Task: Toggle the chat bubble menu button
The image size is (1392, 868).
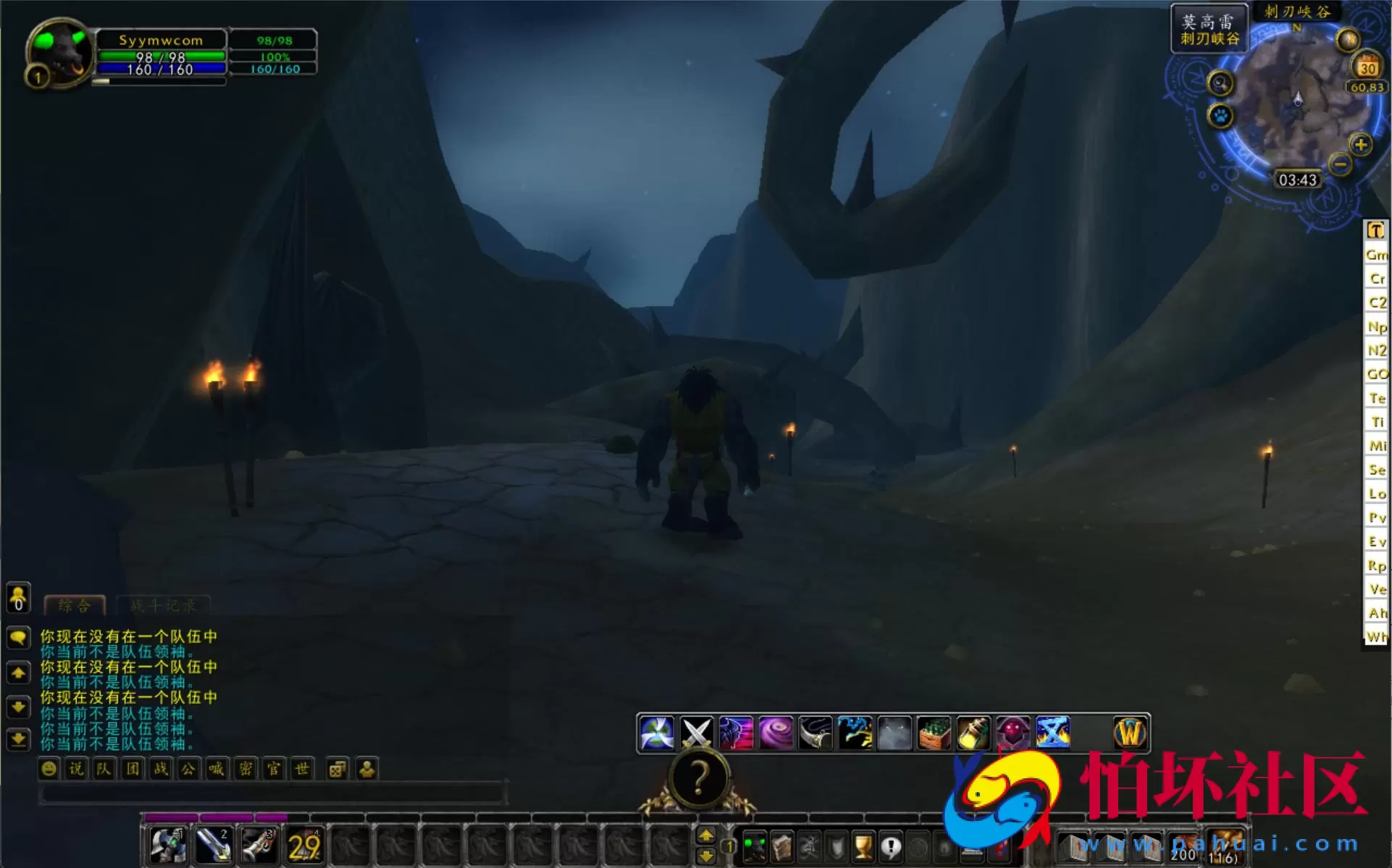Action: point(17,638)
